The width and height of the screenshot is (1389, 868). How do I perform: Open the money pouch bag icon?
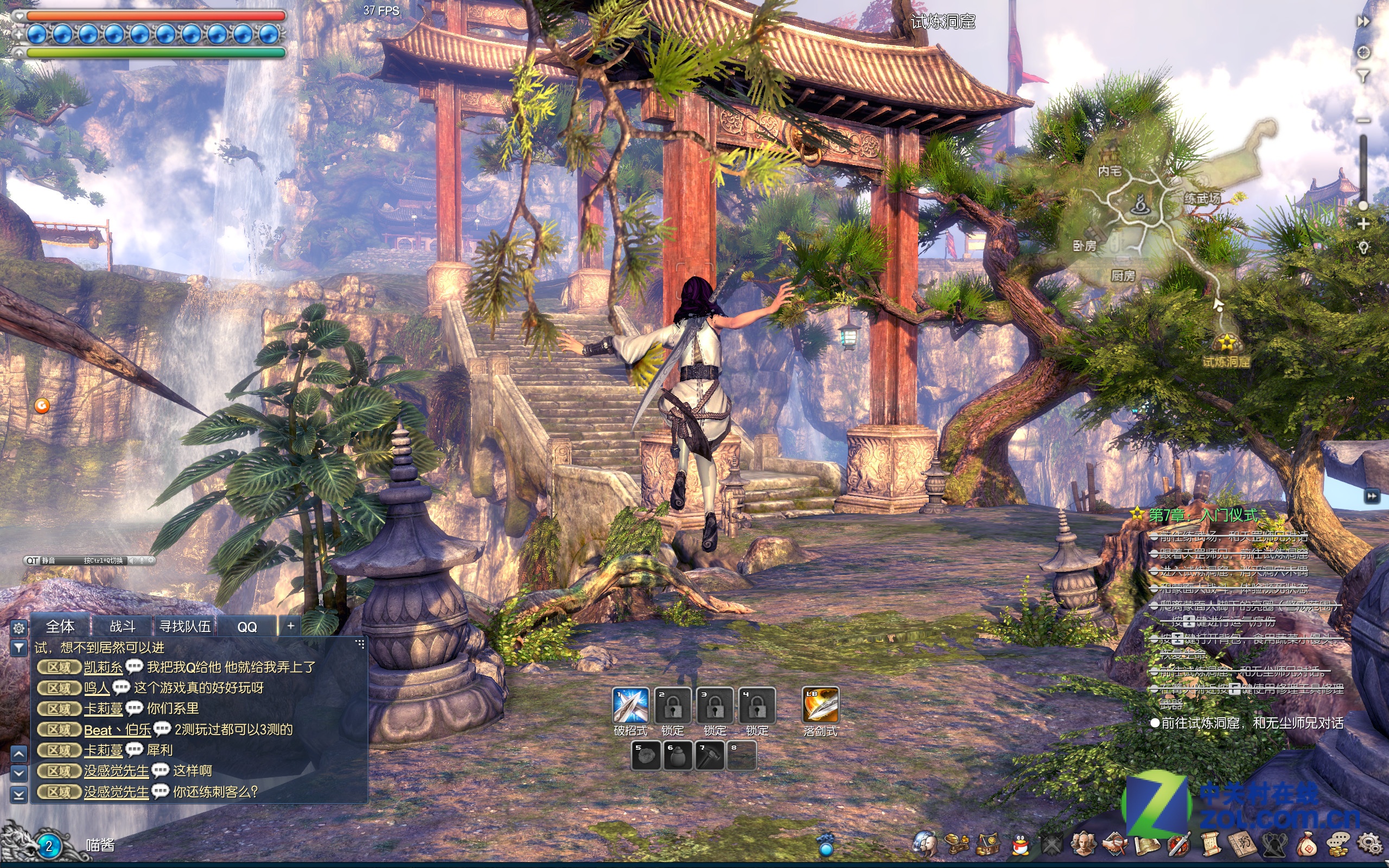1307,845
